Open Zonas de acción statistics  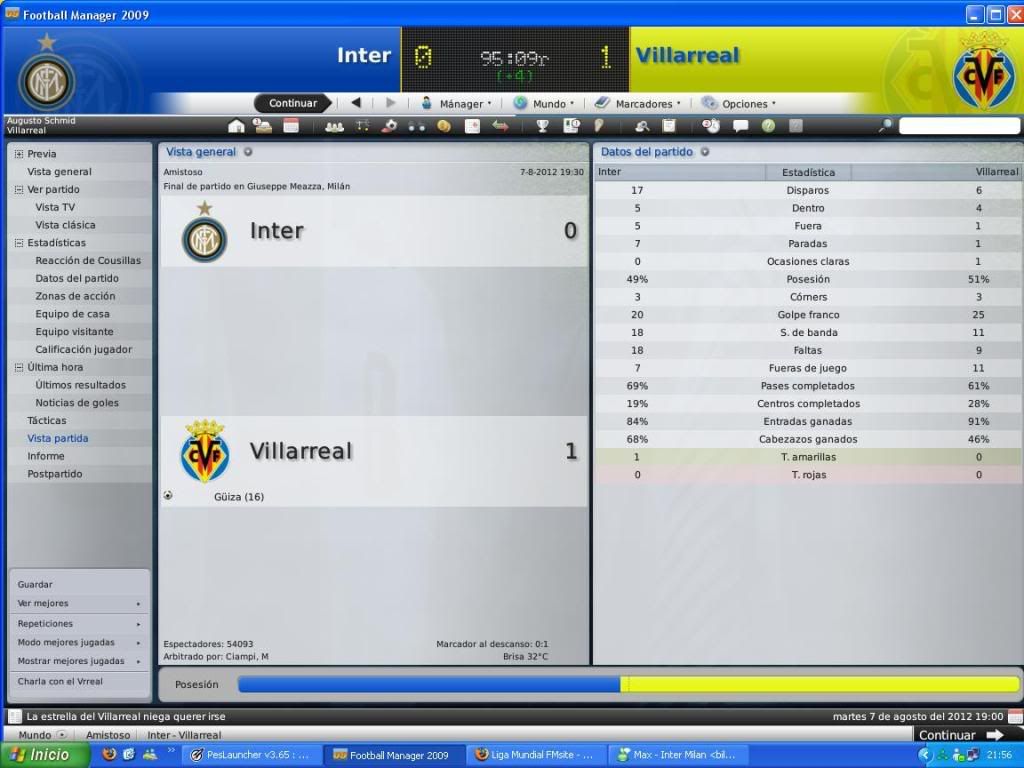coord(75,296)
